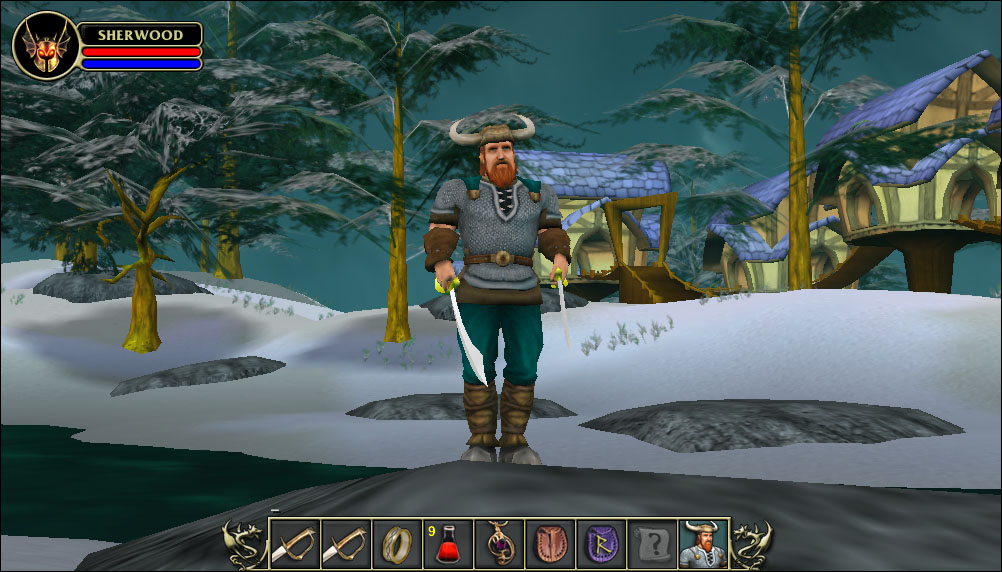Open the viking character portrait
Screen dimensions: 1002x572
point(703,543)
